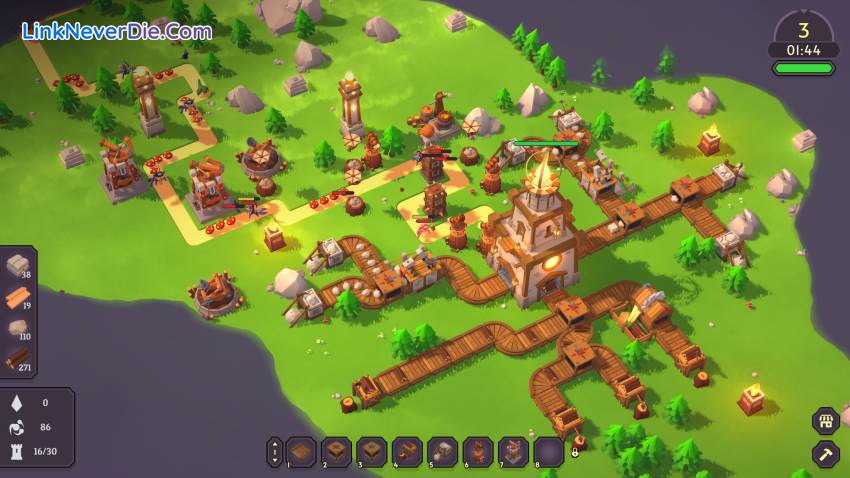
Task: Click the hotbar padlock icon
Action: click(x=575, y=452)
